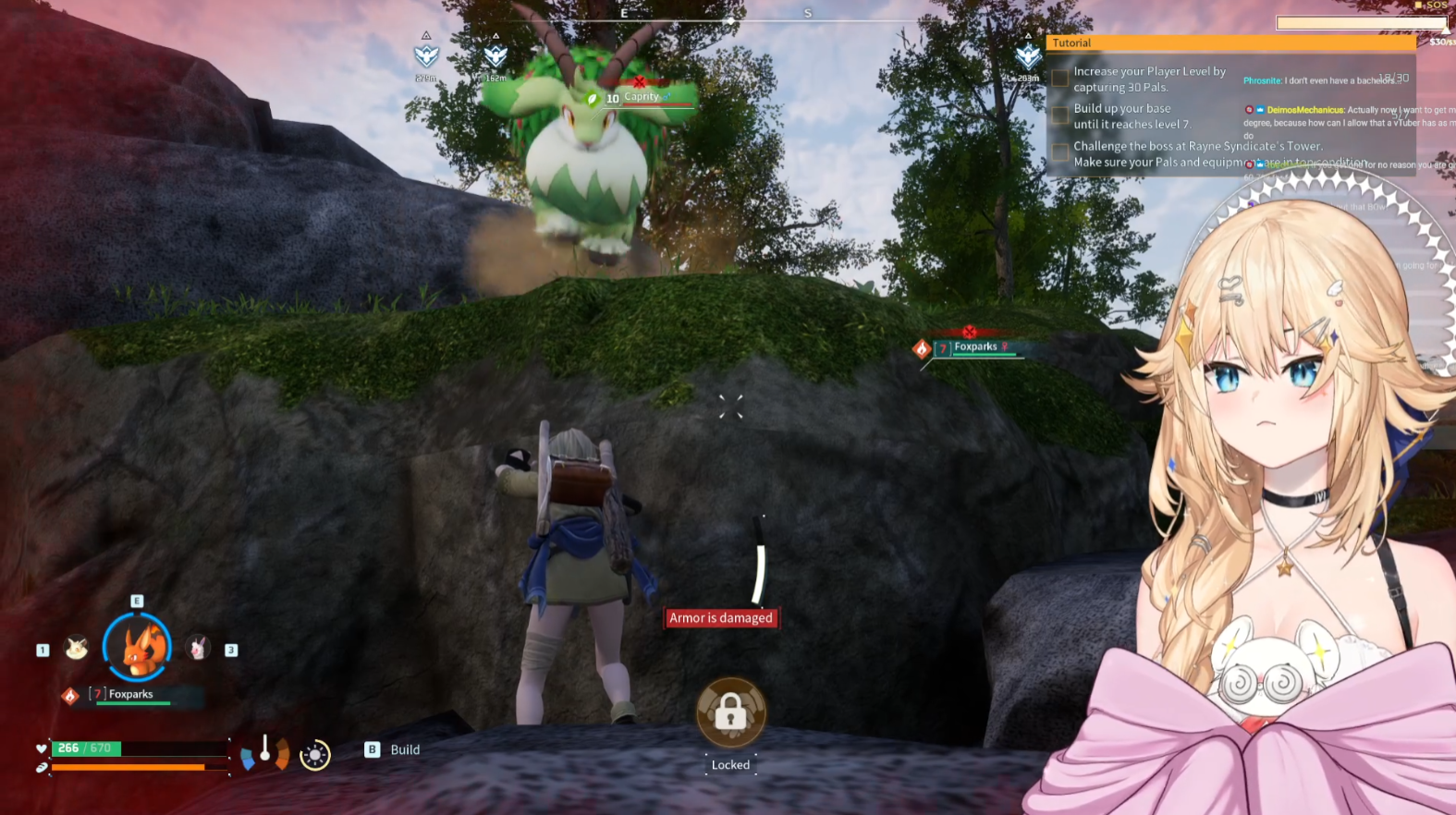Image resolution: width=1456 pixels, height=815 pixels.
Task: Click the Locked padlock icon
Action: (x=730, y=712)
